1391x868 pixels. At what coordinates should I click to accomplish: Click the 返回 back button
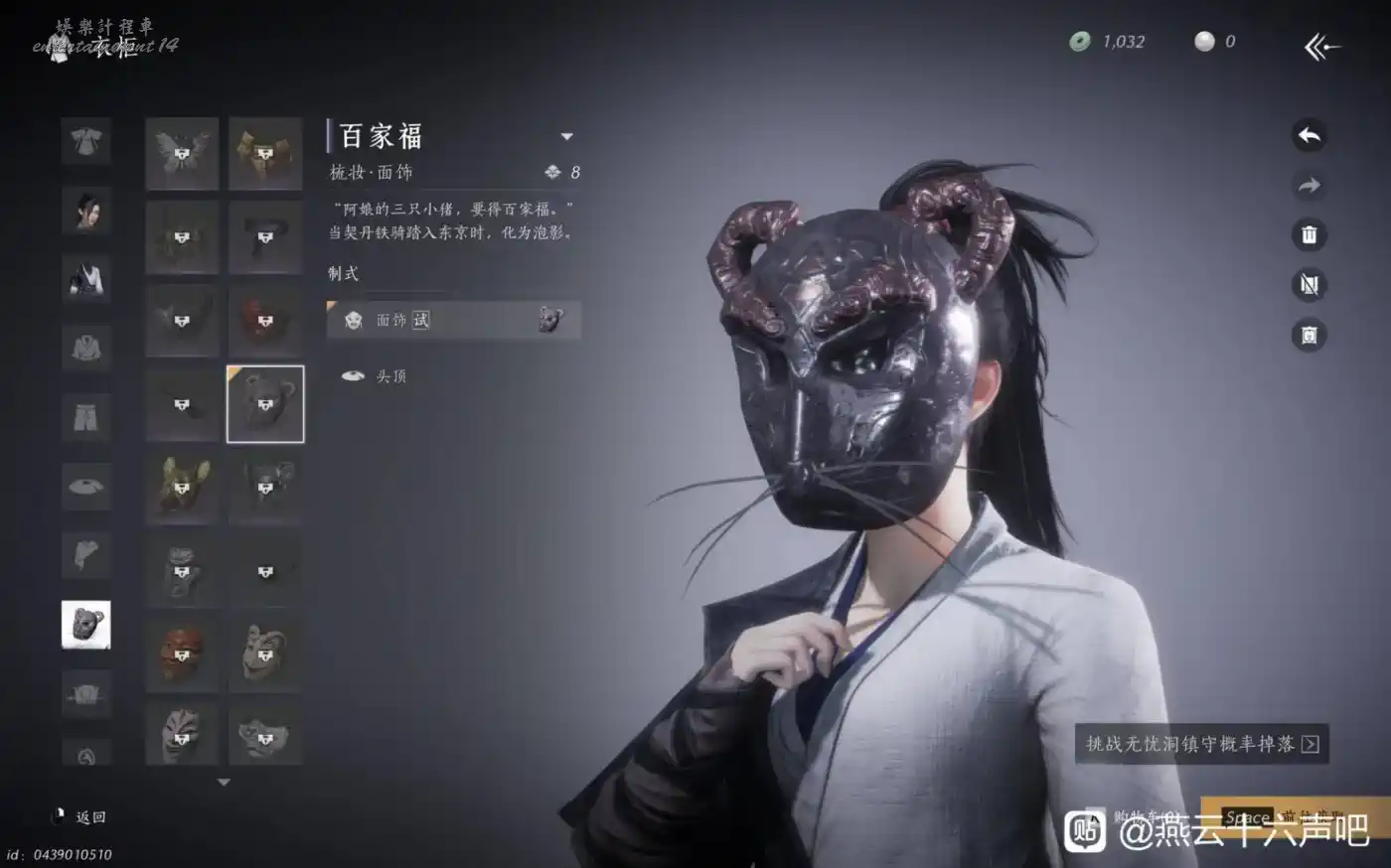(x=81, y=817)
